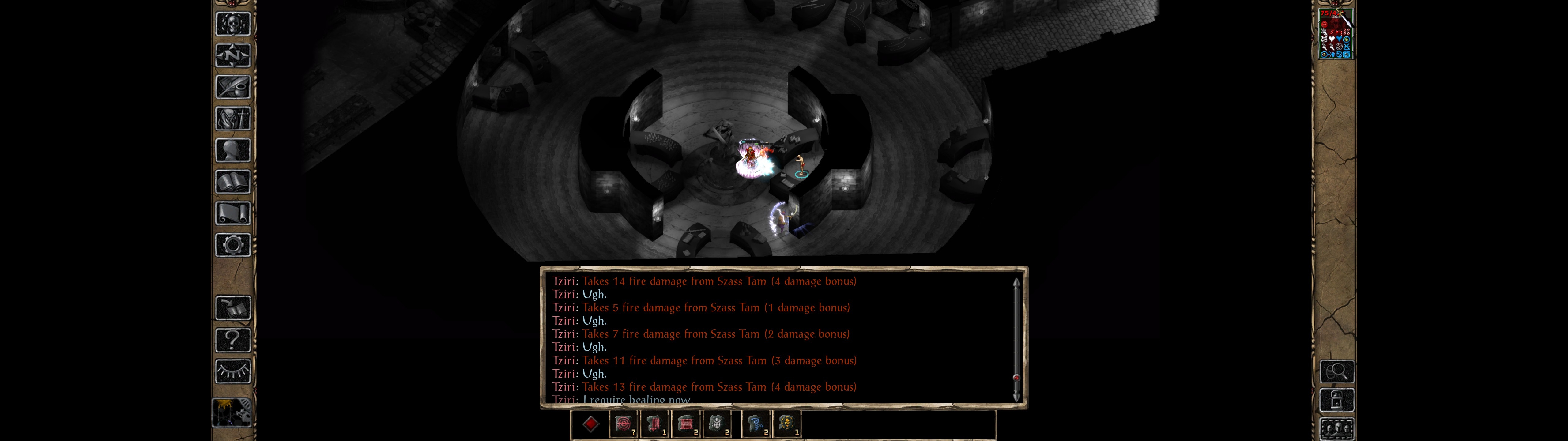Open the mage spellbook open-book icon
The image size is (1568, 441).
click(x=233, y=182)
